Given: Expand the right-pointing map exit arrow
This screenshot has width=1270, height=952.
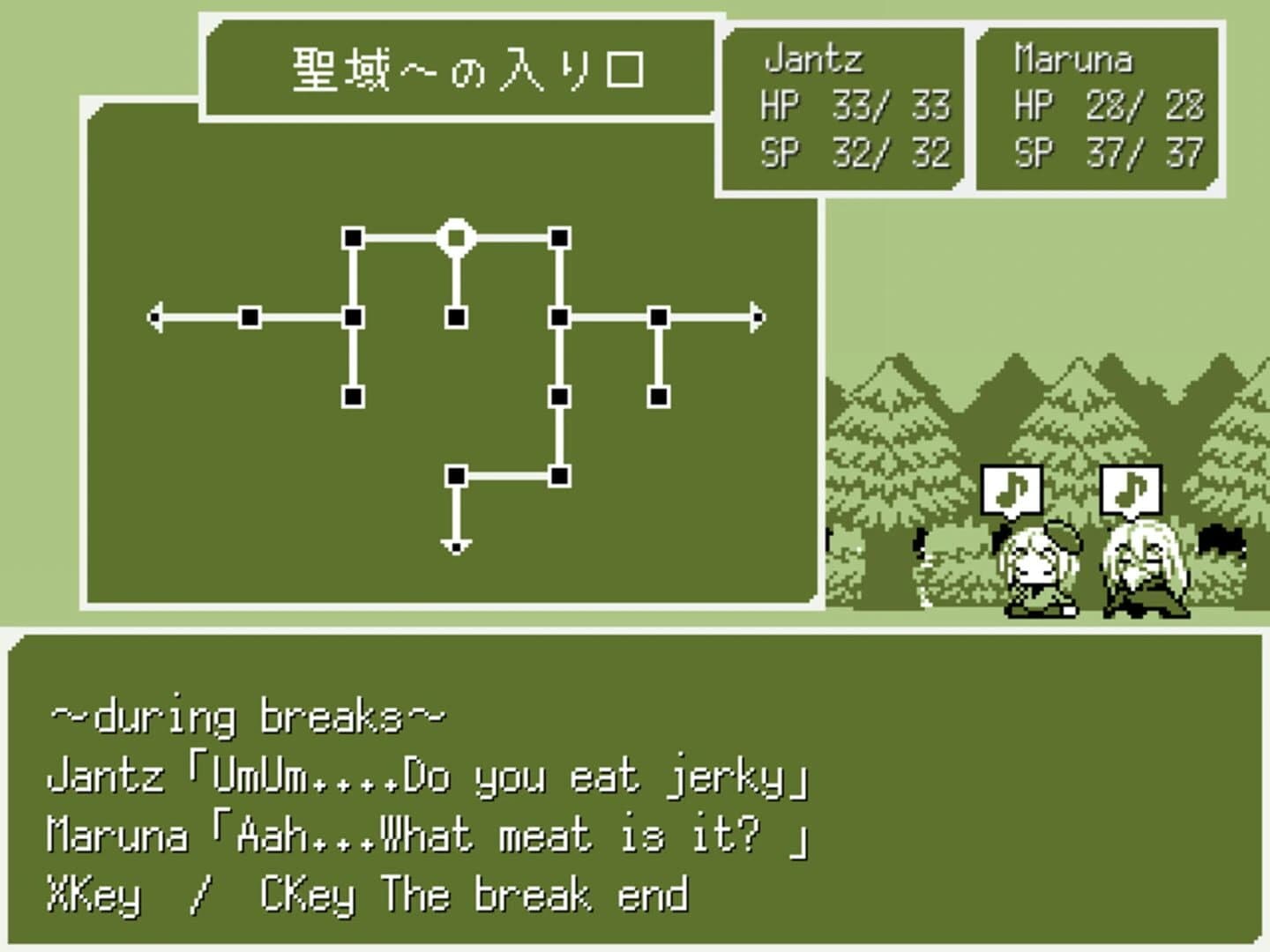Looking at the screenshot, I should (757, 315).
